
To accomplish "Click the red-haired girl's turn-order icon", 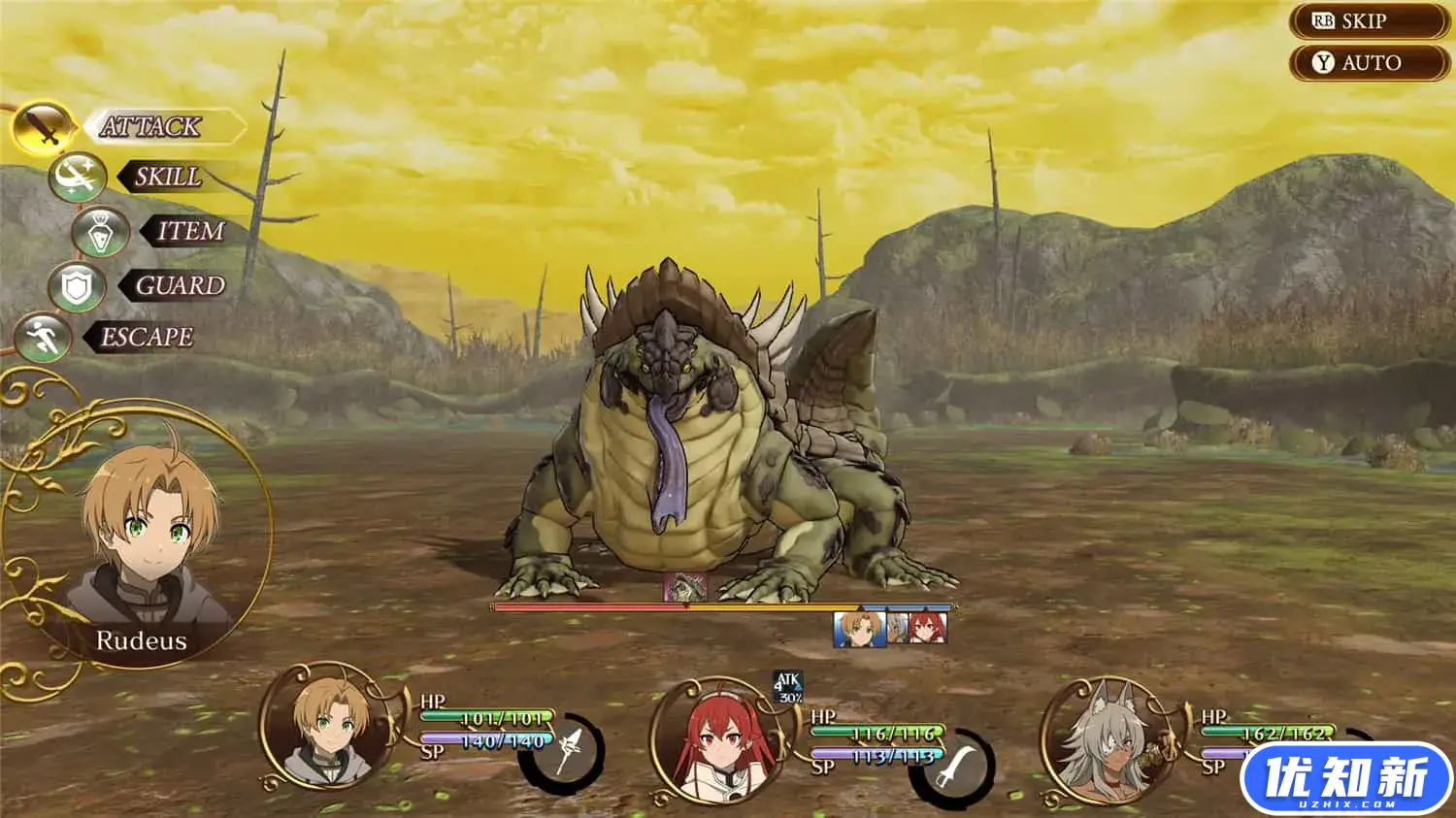I will coord(927,629).
